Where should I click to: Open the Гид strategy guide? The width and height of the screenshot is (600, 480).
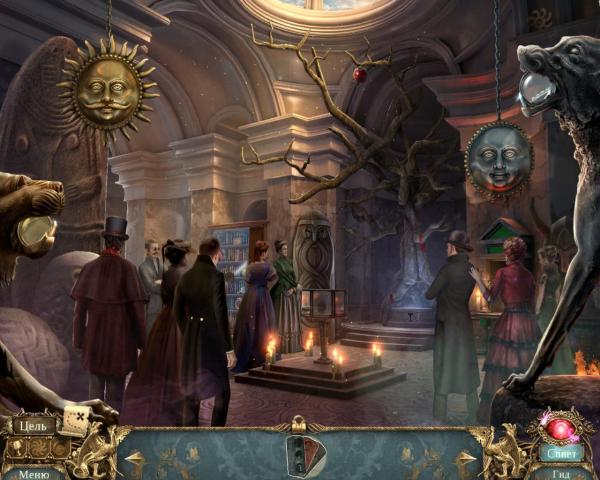point(562,473)
